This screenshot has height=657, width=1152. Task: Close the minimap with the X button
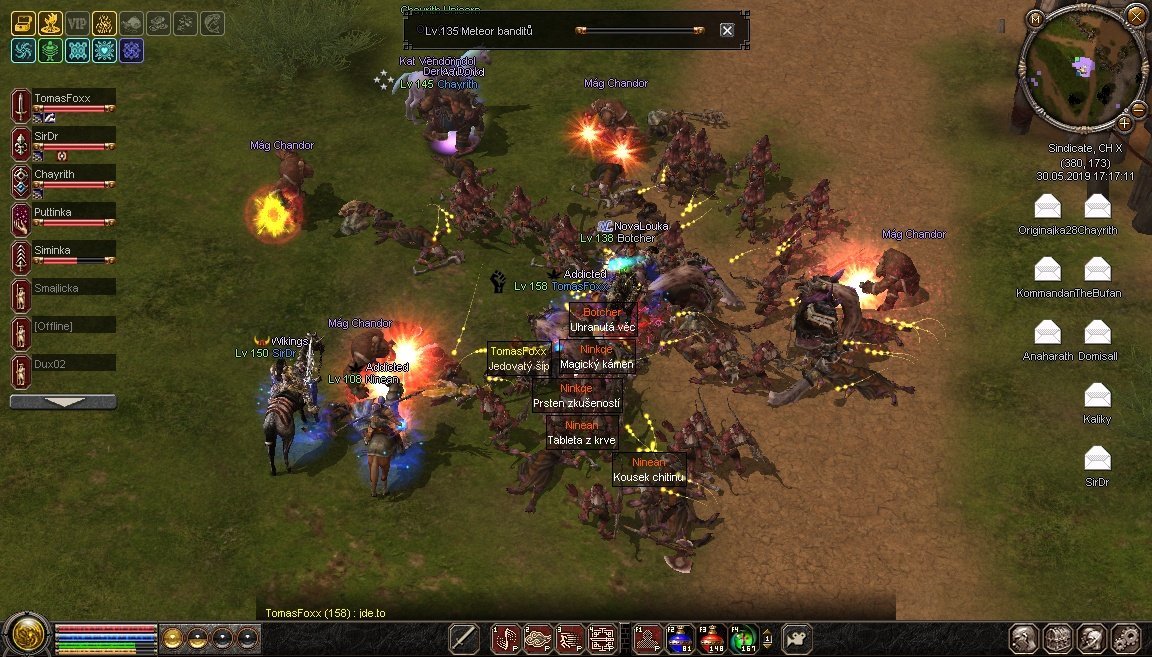click(x=1135, y=15)
